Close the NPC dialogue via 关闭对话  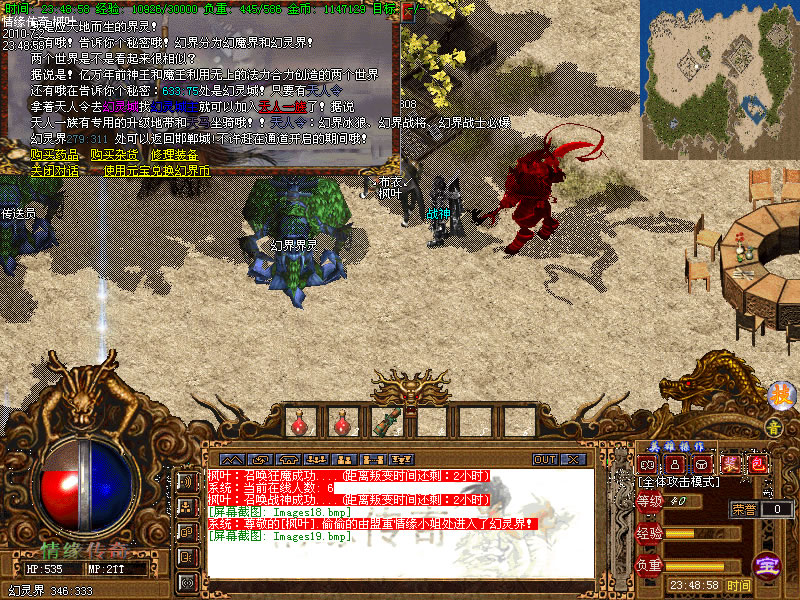point(52,170)
